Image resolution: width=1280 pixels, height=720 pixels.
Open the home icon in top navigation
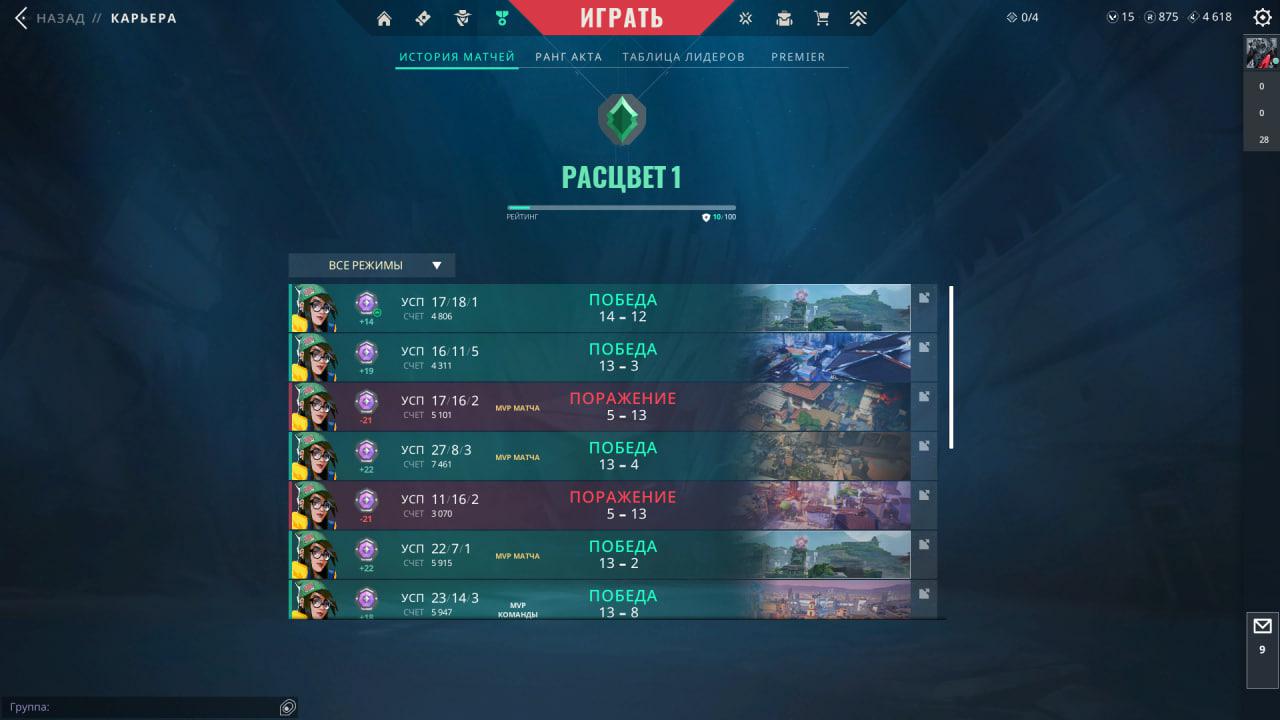coord(384,18)
